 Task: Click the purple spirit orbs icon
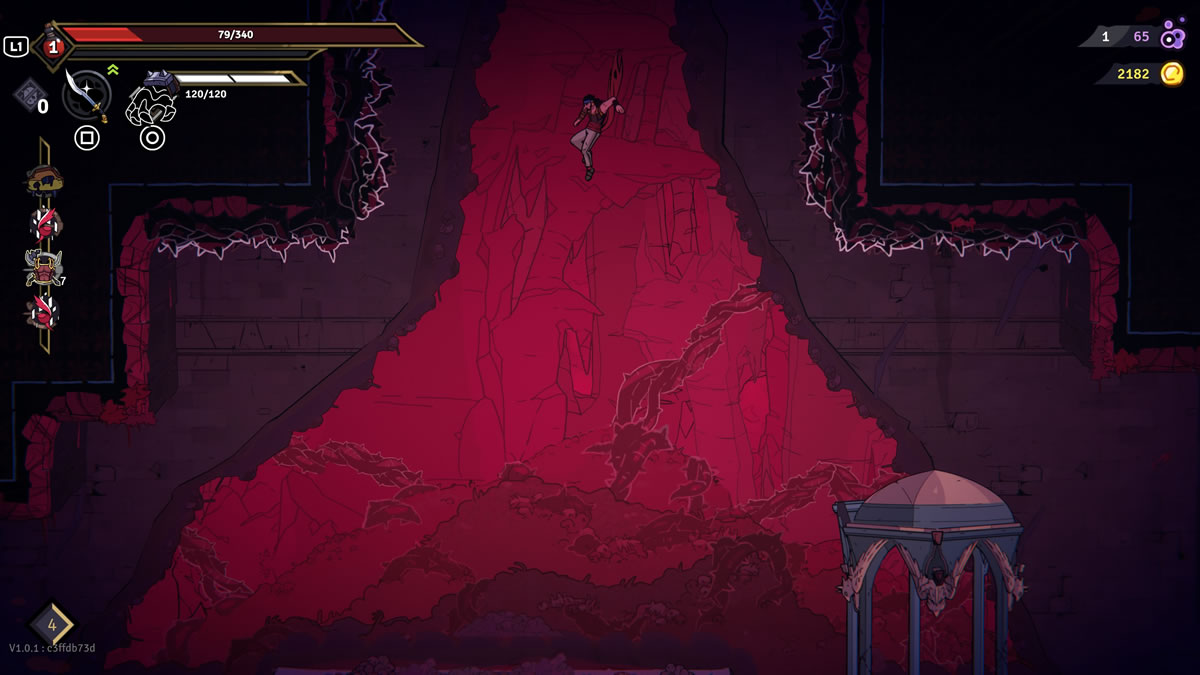click(1172, 36)
